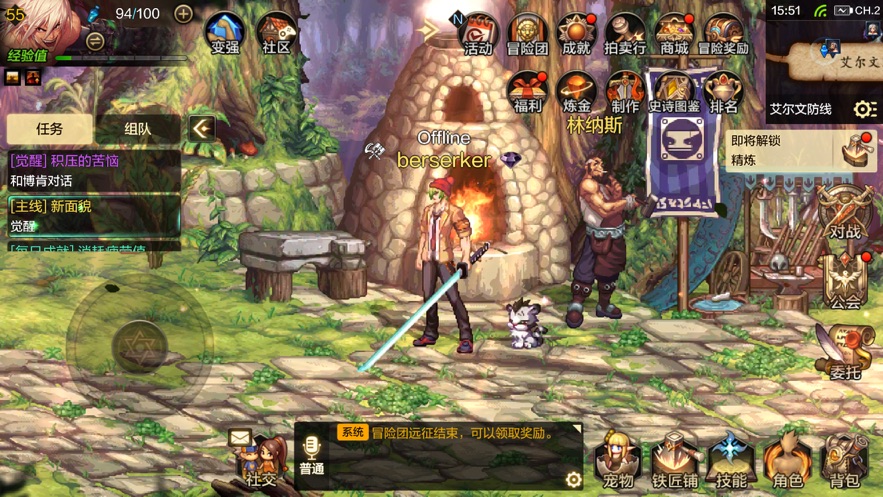Open the 拍卖行 auction house

click(x=625, y=33)
